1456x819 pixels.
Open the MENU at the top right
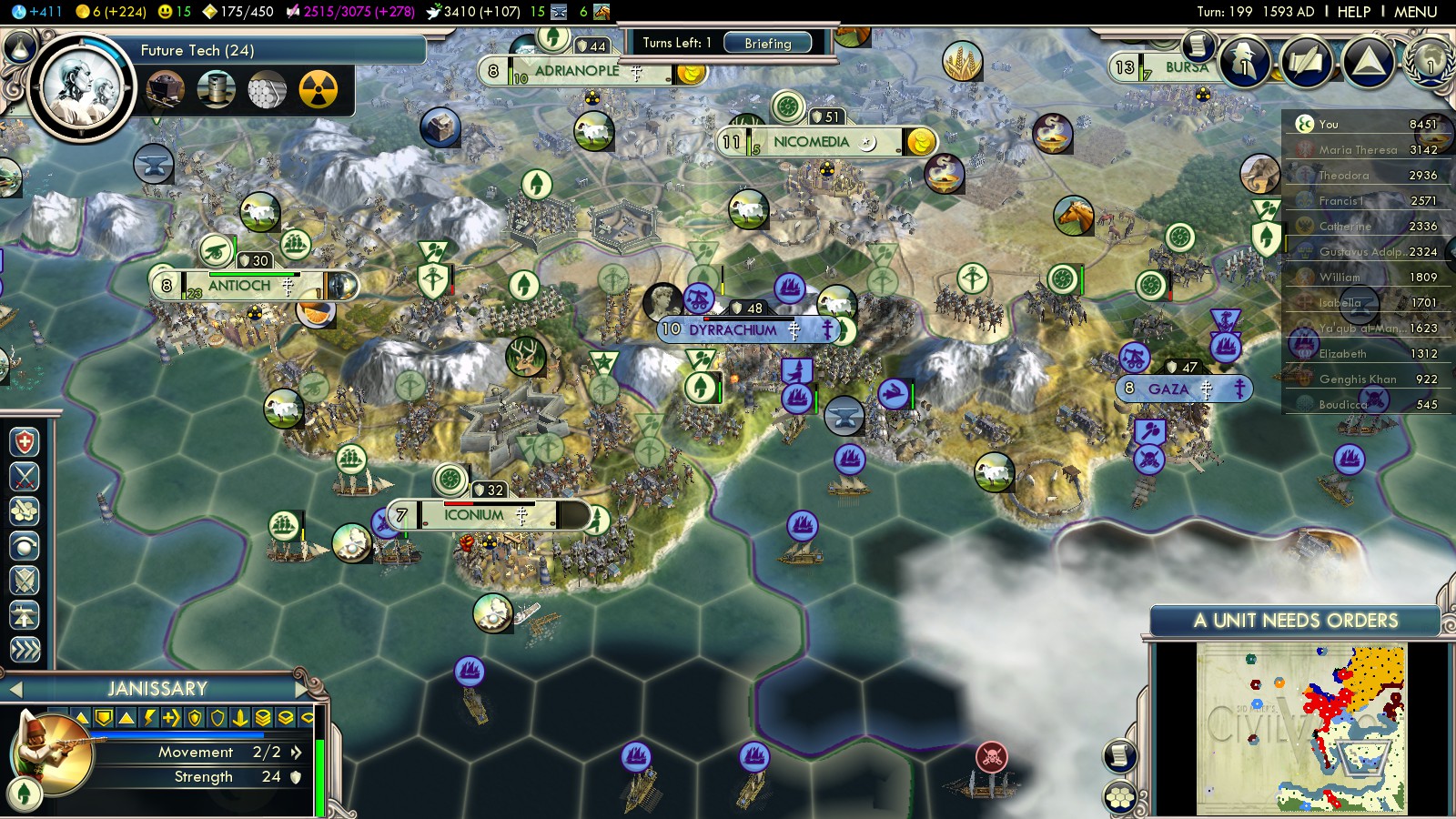(x=1415, y=12)
